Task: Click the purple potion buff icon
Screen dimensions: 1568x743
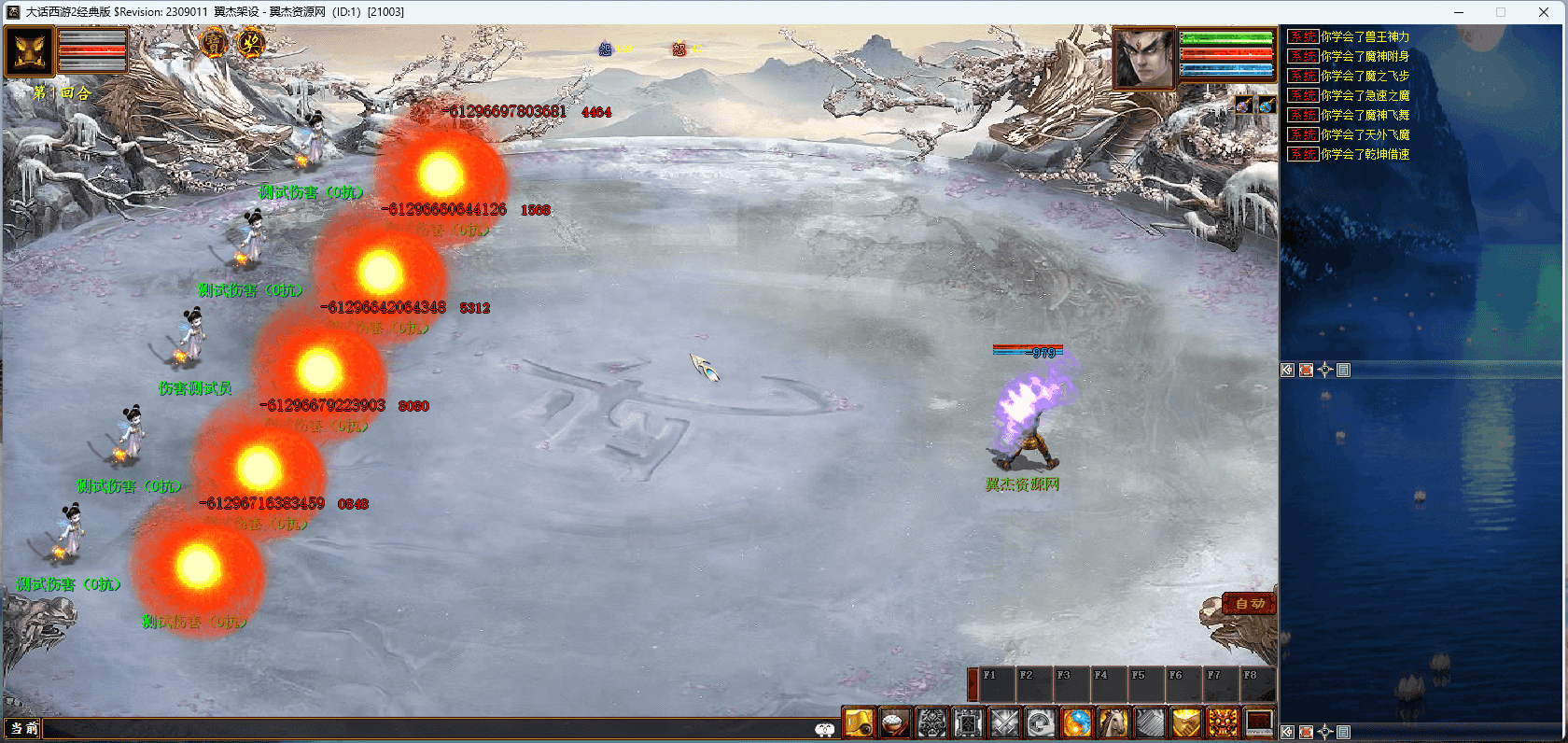Action: (x=1244, y=105)
